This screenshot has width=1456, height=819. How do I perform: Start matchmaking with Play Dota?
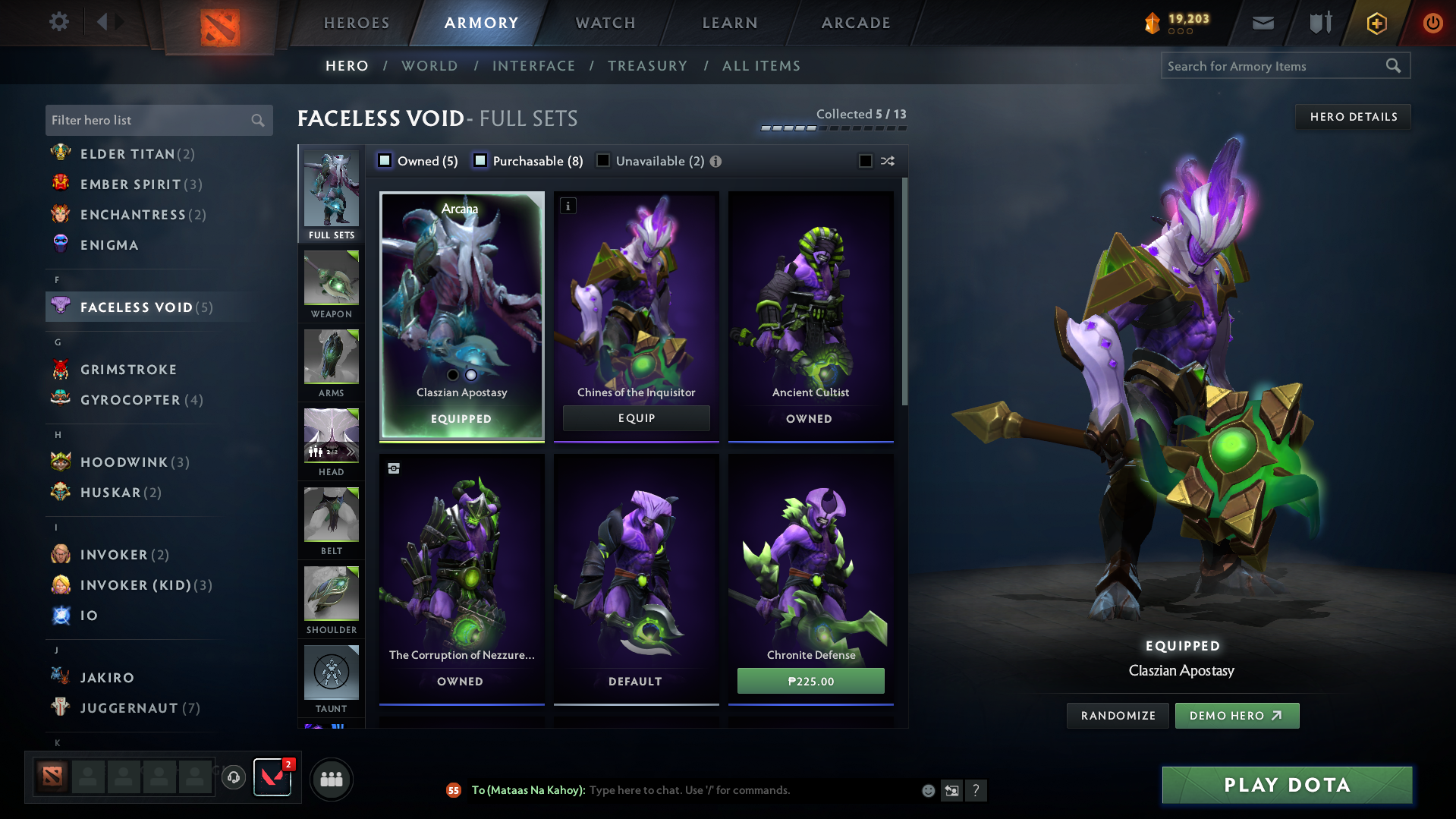point(1287,785)
